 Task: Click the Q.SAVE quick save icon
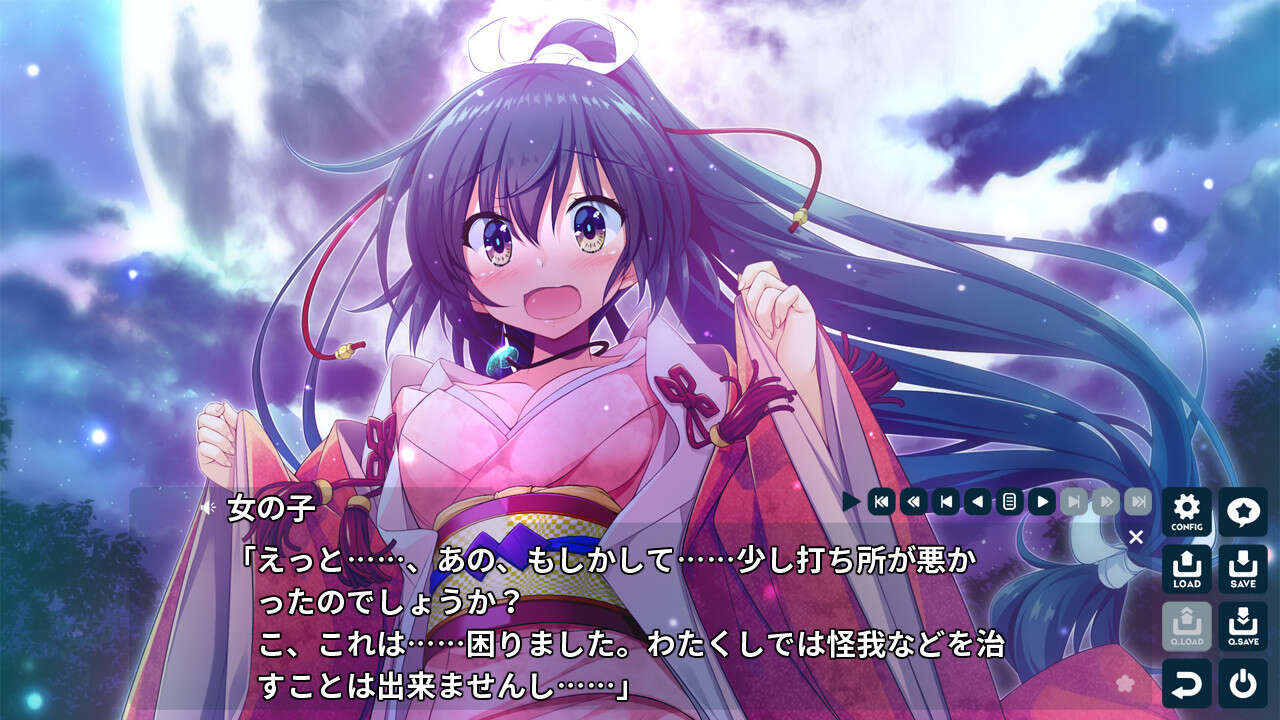1243,627
